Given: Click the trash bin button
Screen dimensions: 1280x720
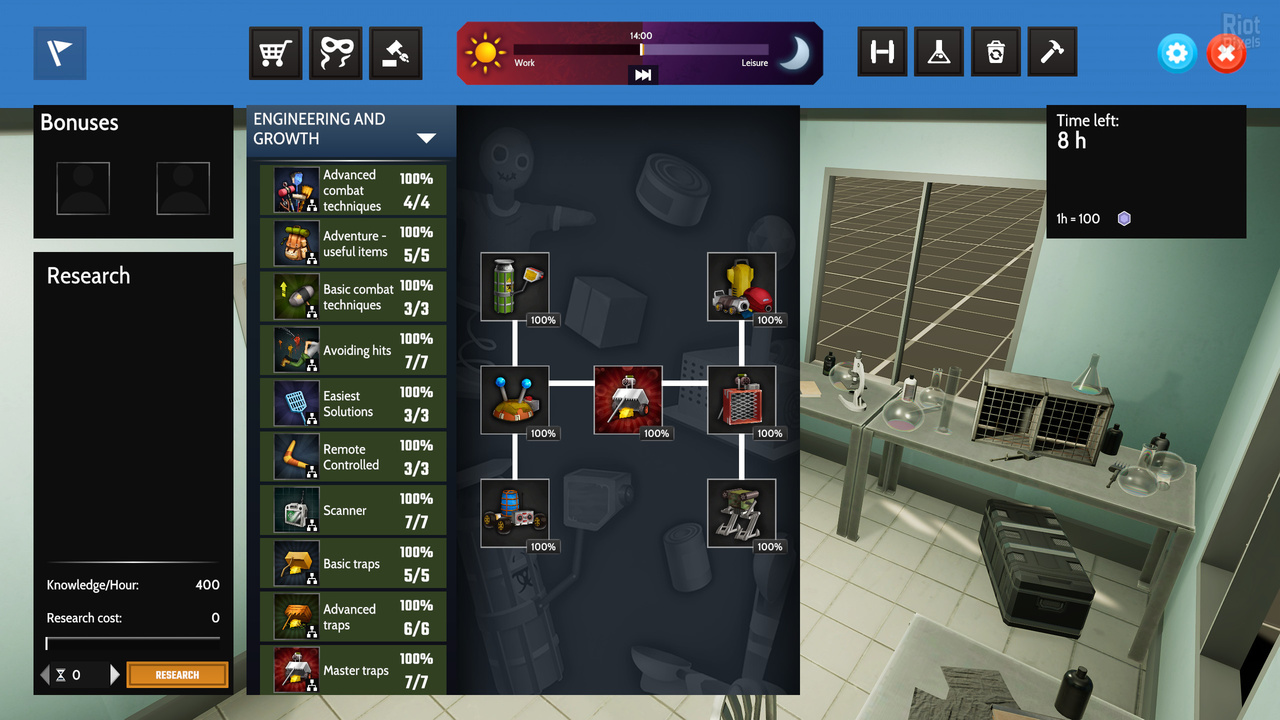Looking at the screenshot, I should tap(995, 52).
